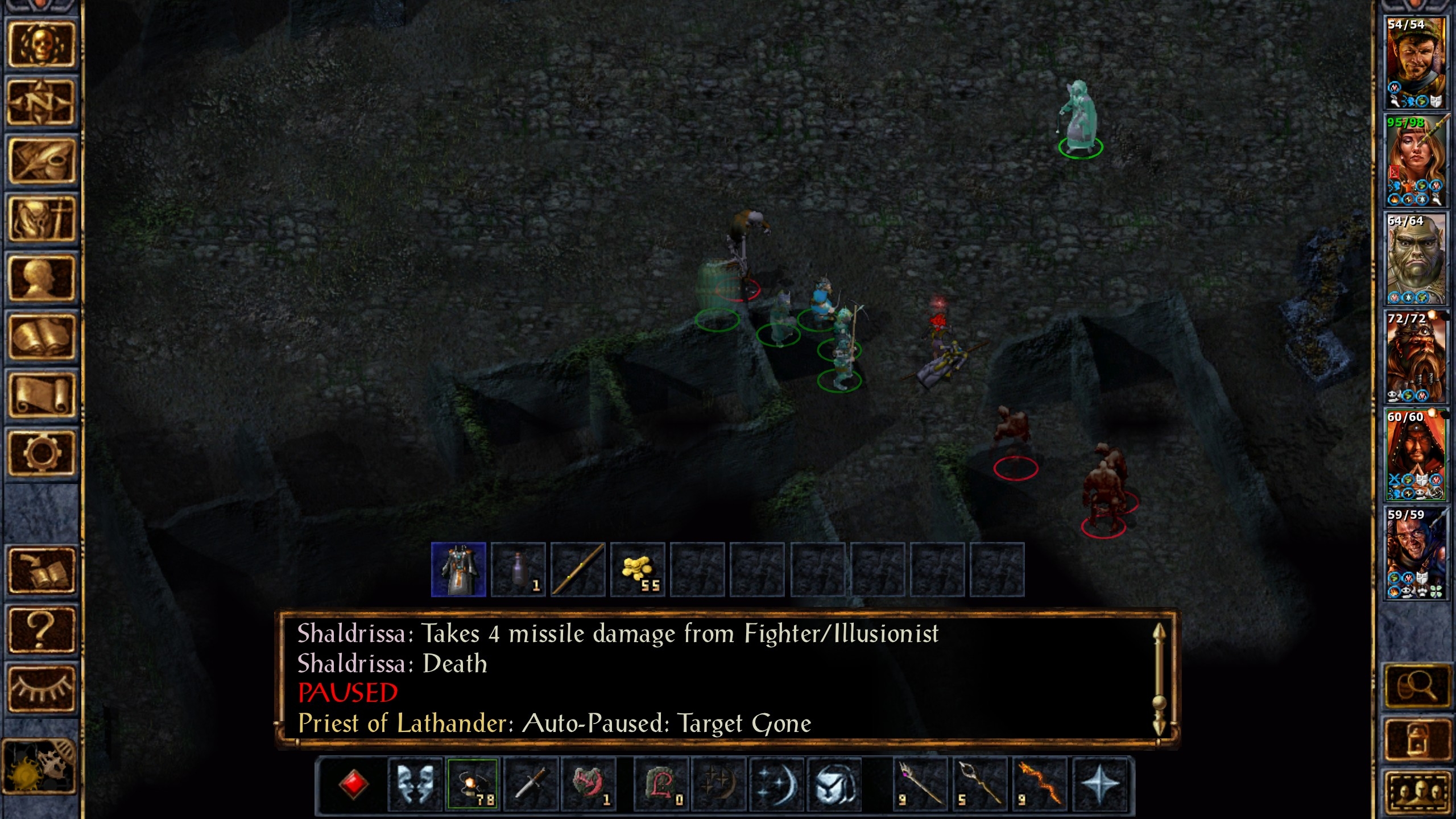Open the character record head icon
Screen dimensions: 1456x819
tap(40, 278)
